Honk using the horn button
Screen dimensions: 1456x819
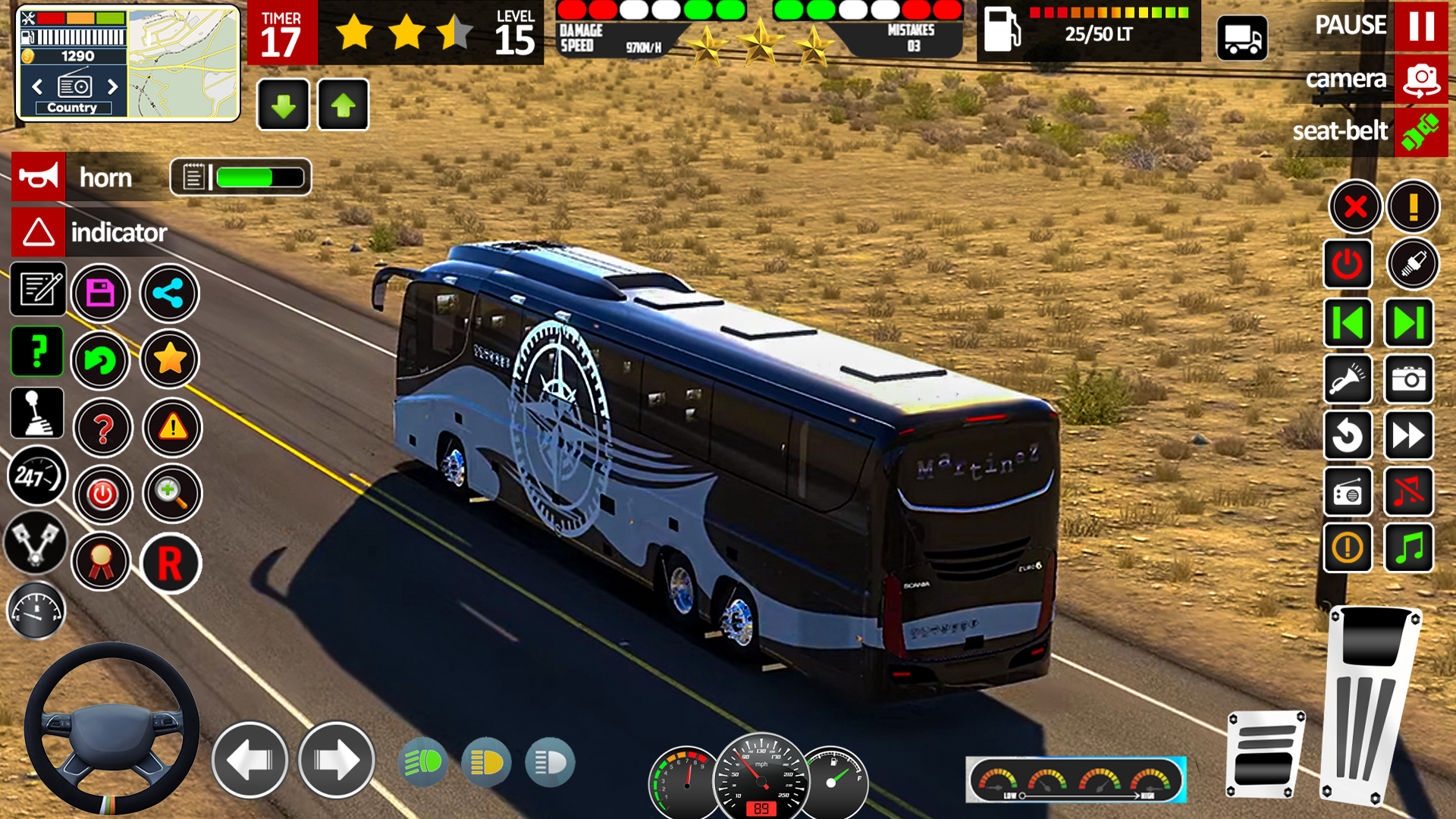coord(39,177)
